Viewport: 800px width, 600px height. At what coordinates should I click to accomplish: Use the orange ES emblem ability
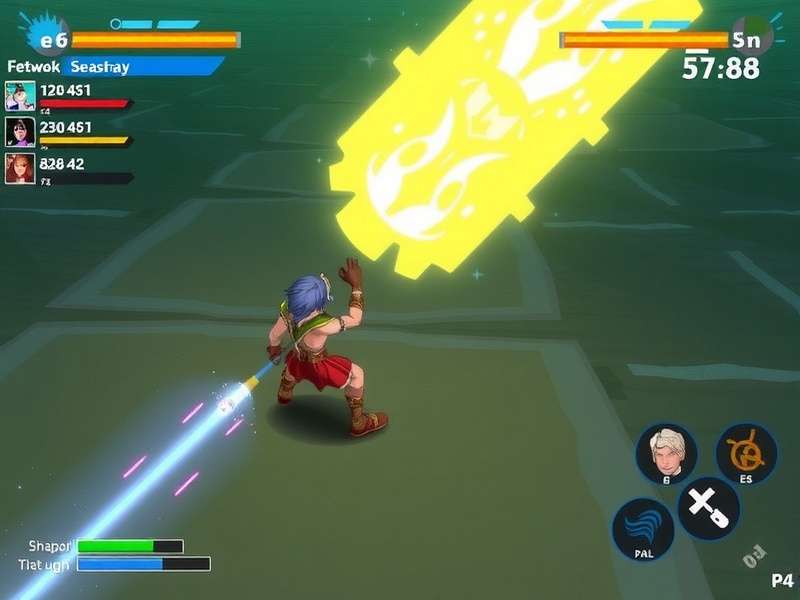(746, 455)
